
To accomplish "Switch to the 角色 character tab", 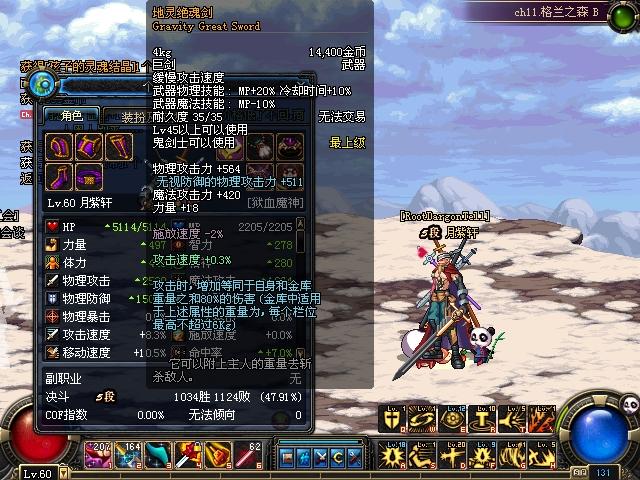I will tap(70, 116).
